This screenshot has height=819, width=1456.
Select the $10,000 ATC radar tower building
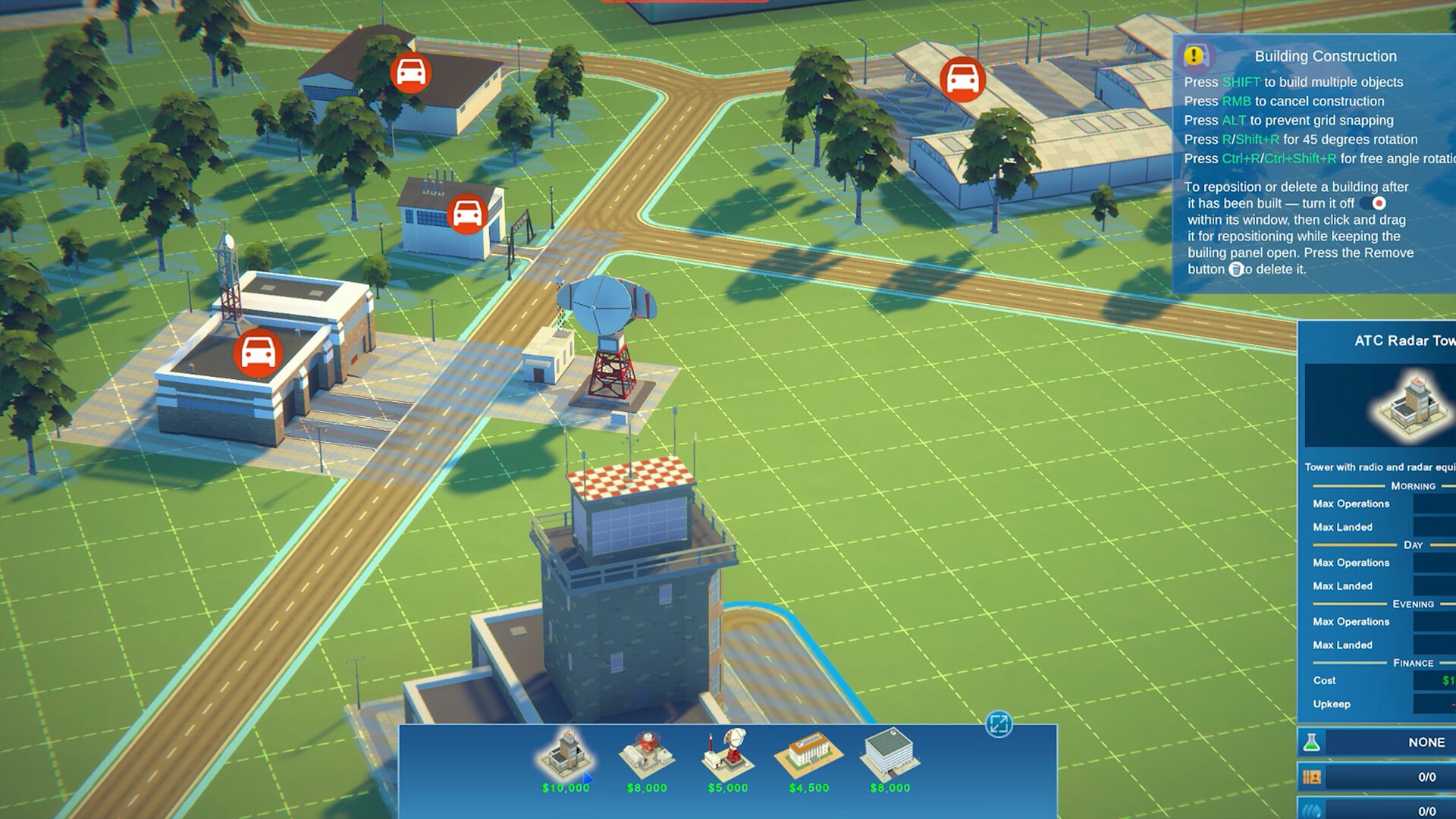click(565, 758)
